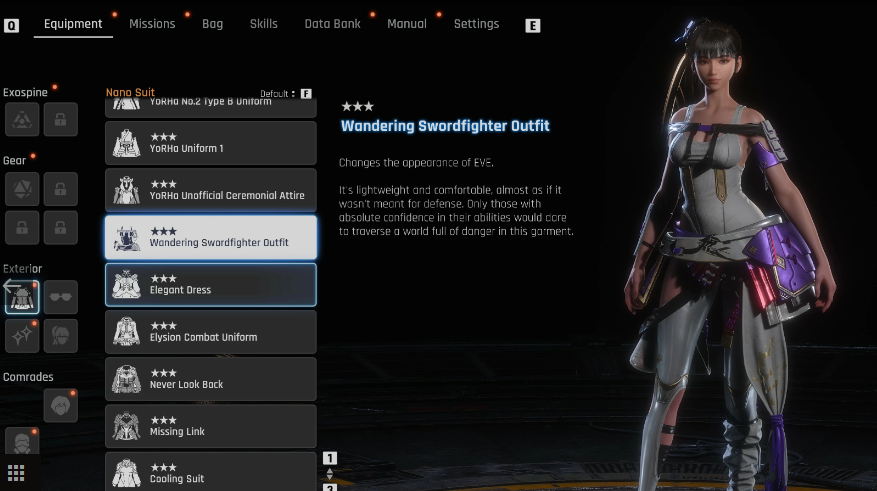Switch to the Settings tab
This screenshot has height=491, width=877.
tap(476, 24)
